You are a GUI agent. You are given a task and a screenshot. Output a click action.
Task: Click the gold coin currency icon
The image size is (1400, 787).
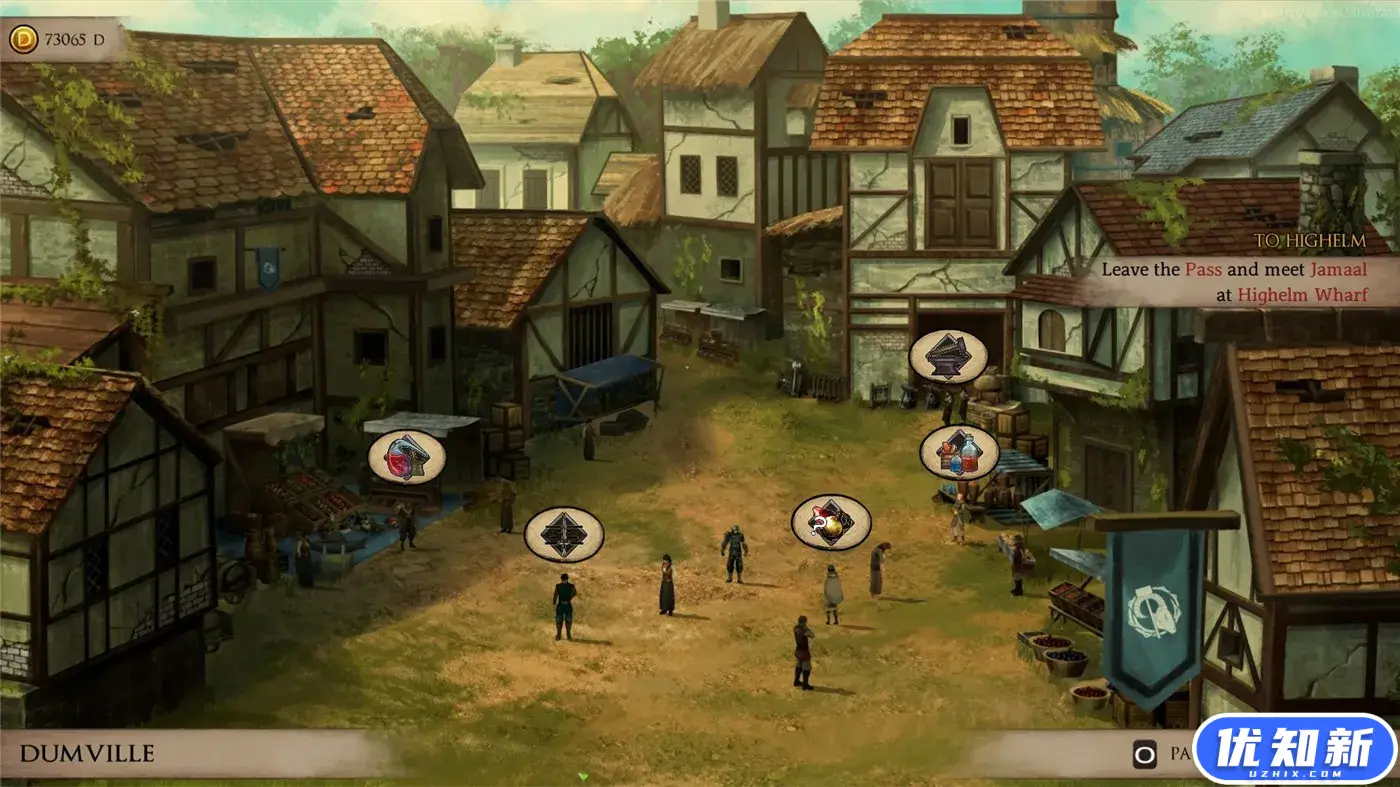tap(24, 40)
